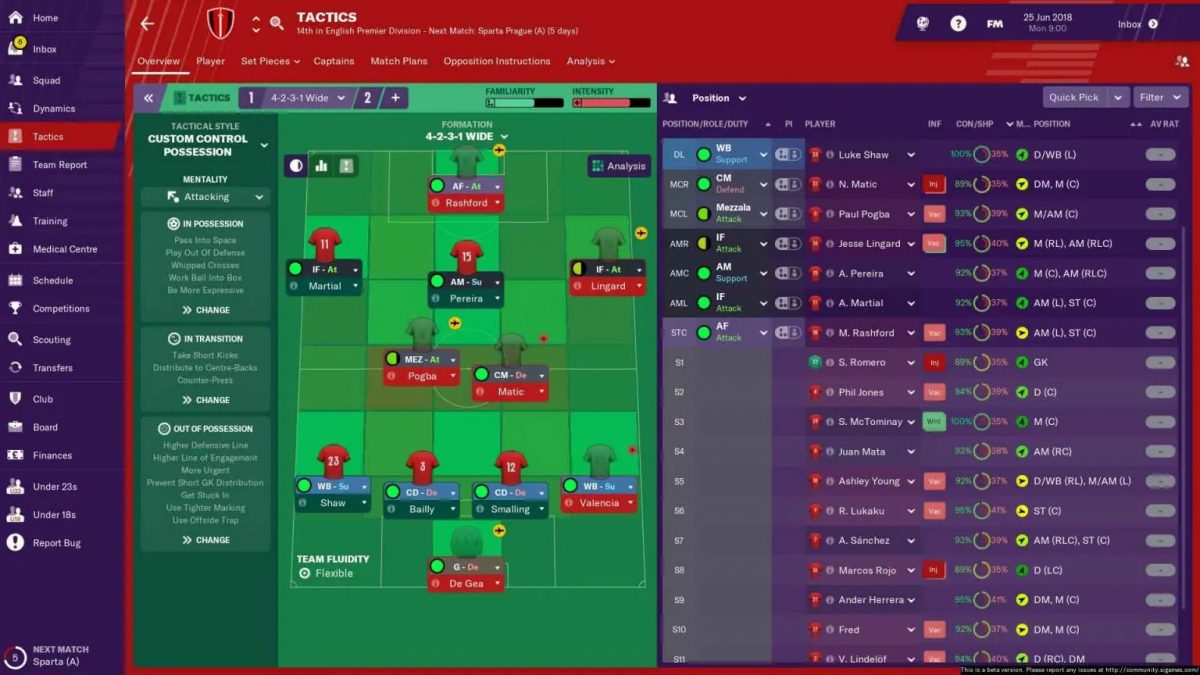Add a new tactic slot with plus
The width and height of the screenshot is (1200, 675).
[395, 98]
